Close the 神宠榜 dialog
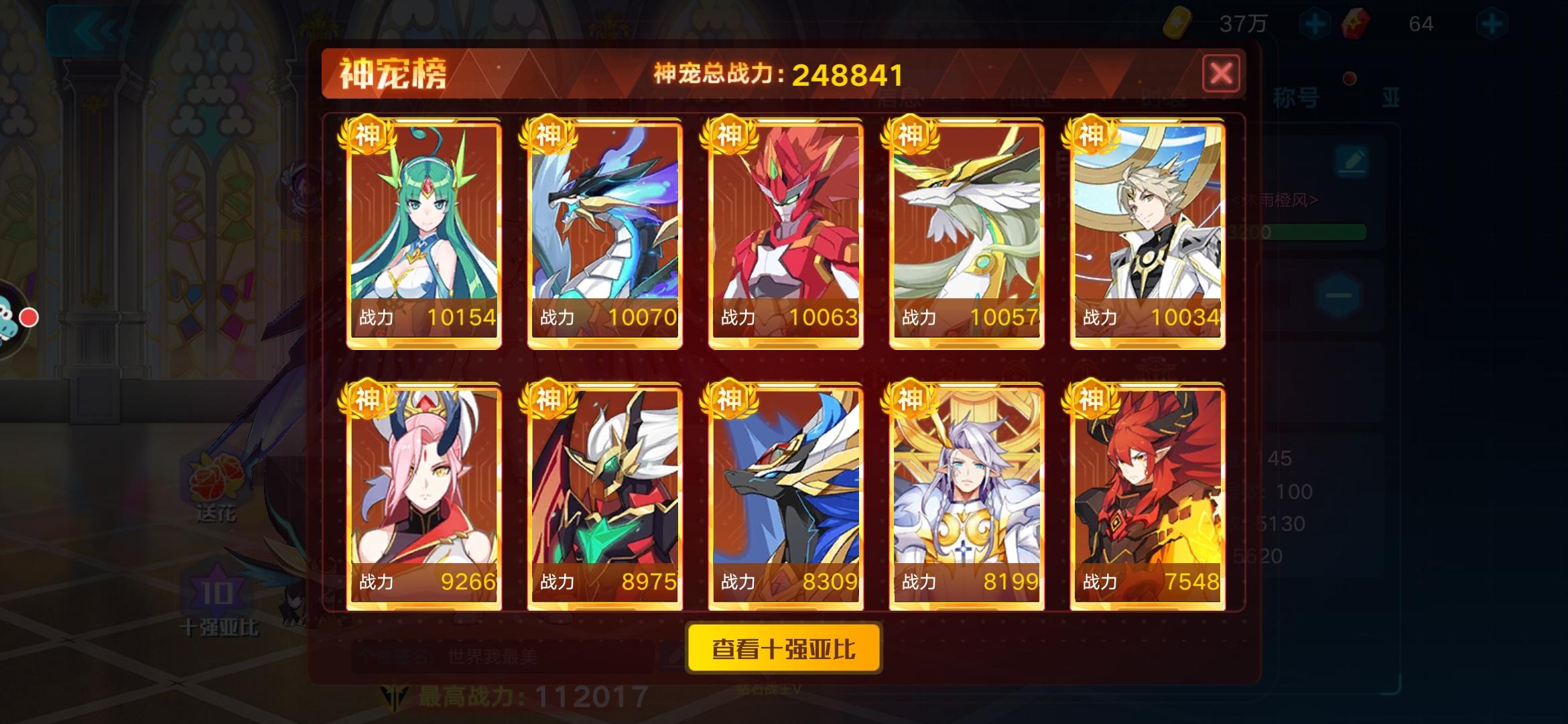Viewport: 1568px width, 724px height. click(x=1222, y=74)
